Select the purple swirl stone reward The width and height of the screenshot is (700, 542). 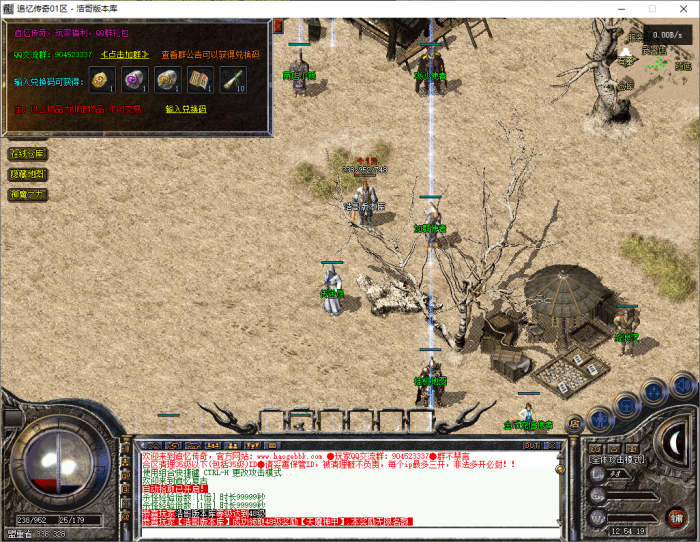pyautogui.click(x=133, y=80)
